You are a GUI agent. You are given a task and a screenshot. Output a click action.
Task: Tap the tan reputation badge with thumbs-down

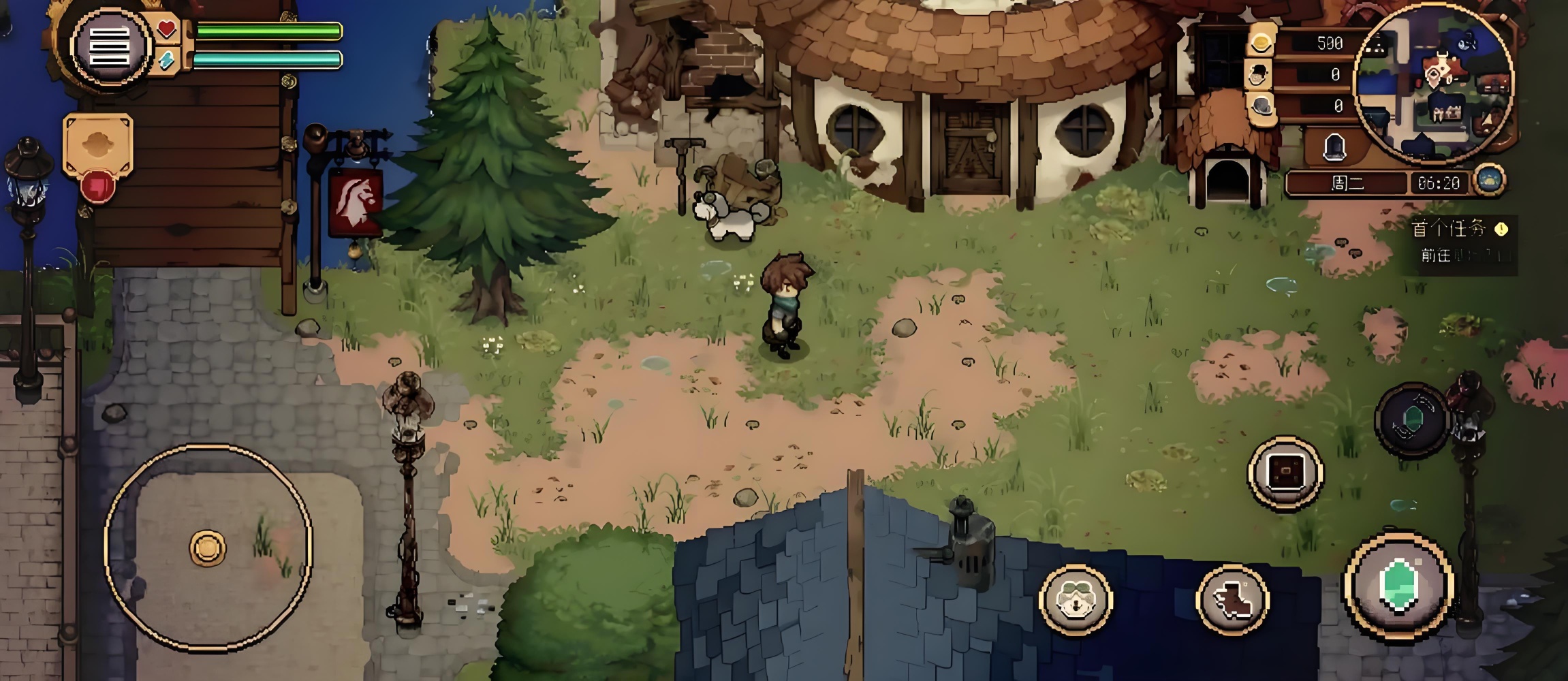(x=97, y=157)
